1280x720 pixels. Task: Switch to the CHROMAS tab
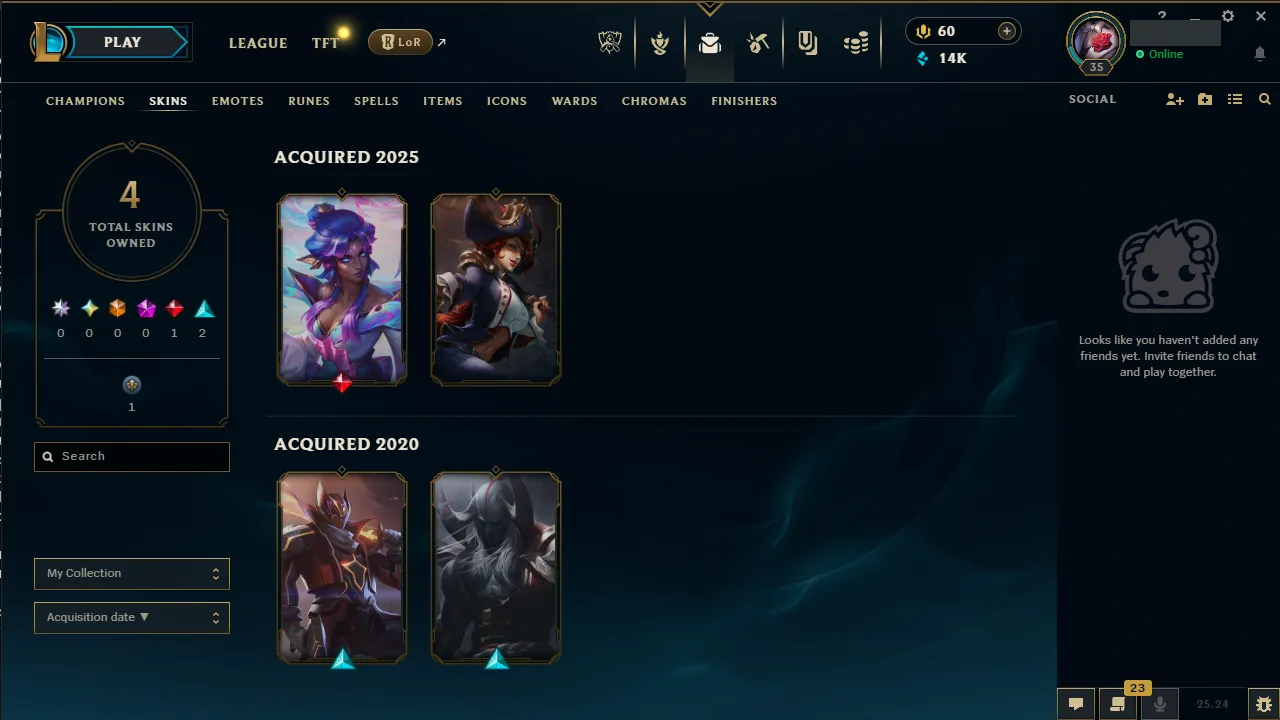[654, 101]
